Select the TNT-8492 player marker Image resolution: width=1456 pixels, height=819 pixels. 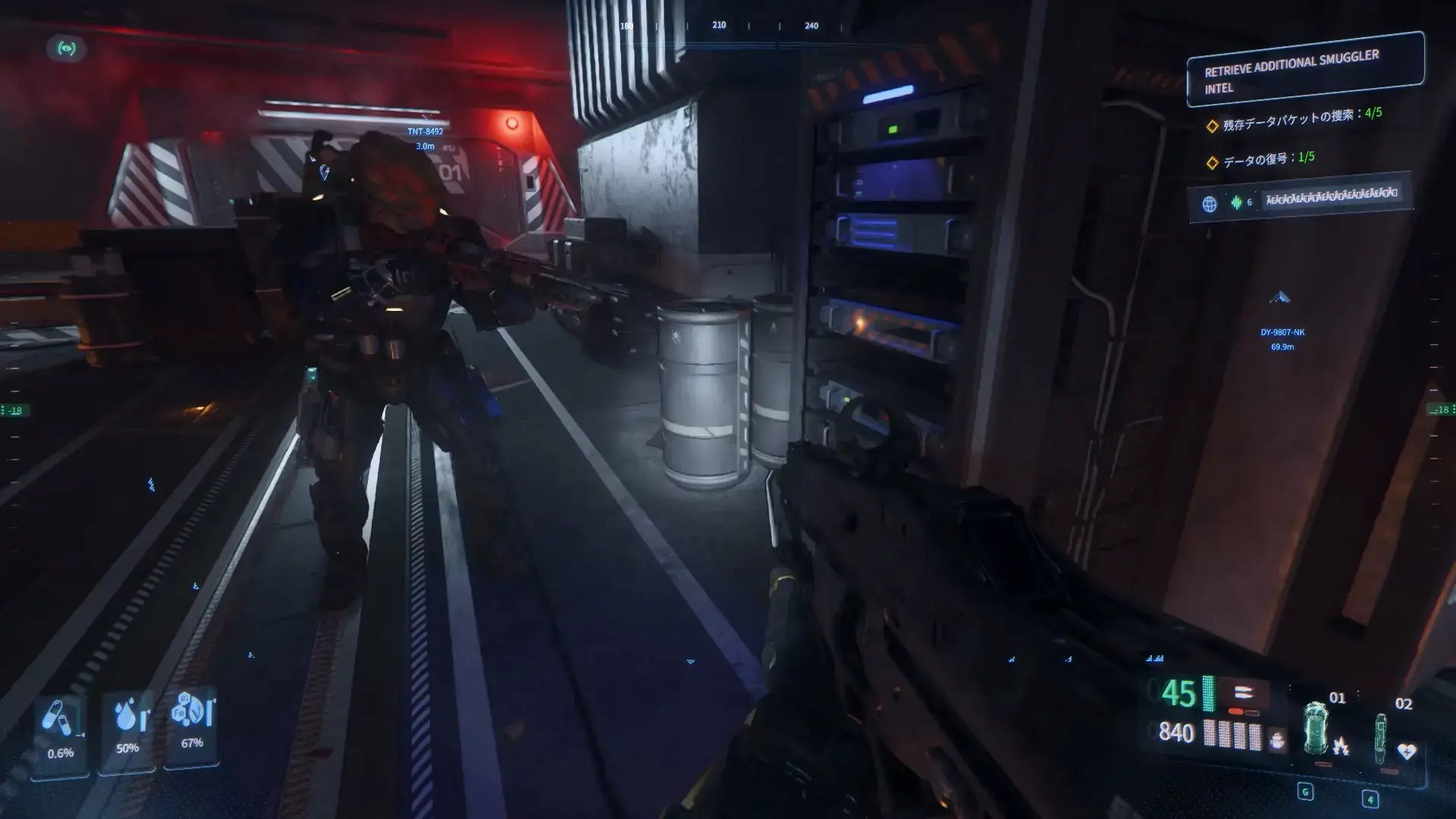[x=425, y=131]
